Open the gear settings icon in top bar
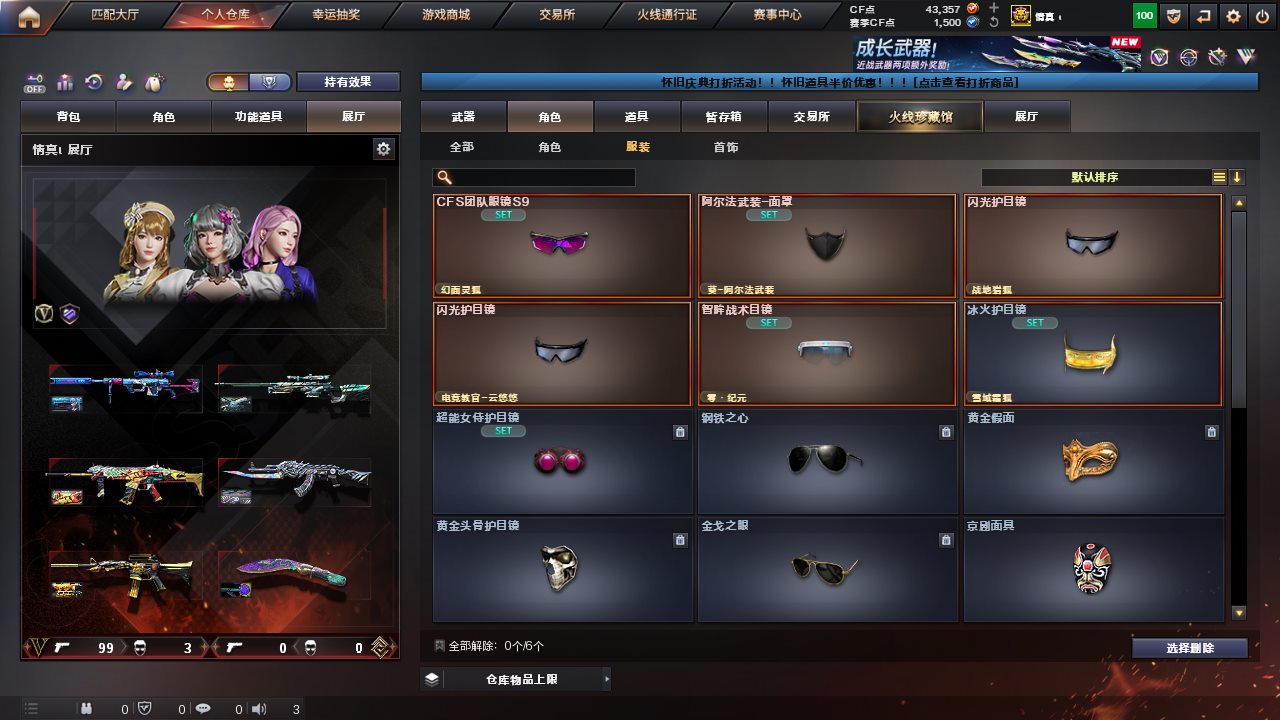1280x720 pixels. point(1233,16)
